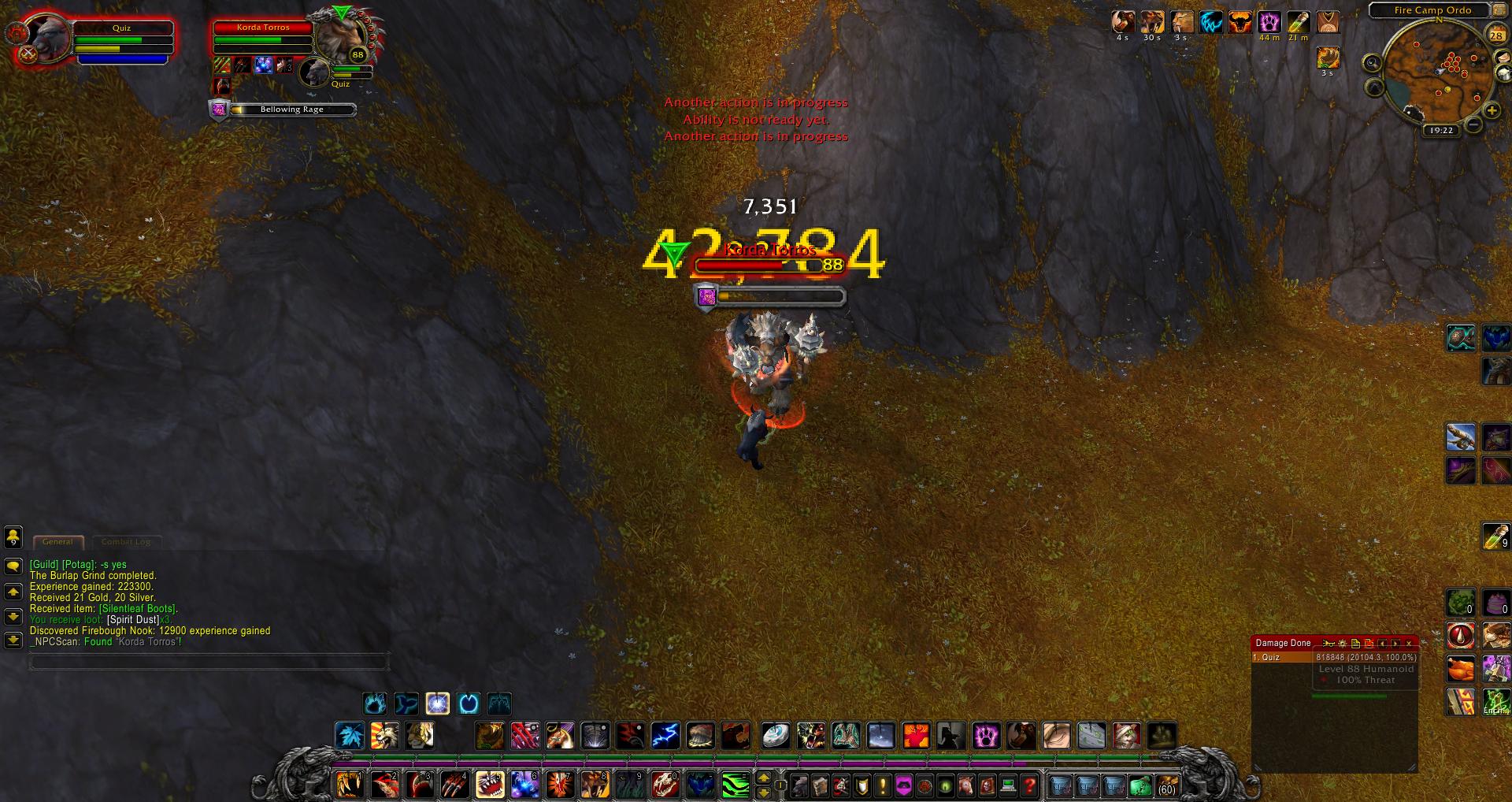Zoom out the minimap with the minus button
Viewport: 1512px width, 802px height.
click(1473, 125)
